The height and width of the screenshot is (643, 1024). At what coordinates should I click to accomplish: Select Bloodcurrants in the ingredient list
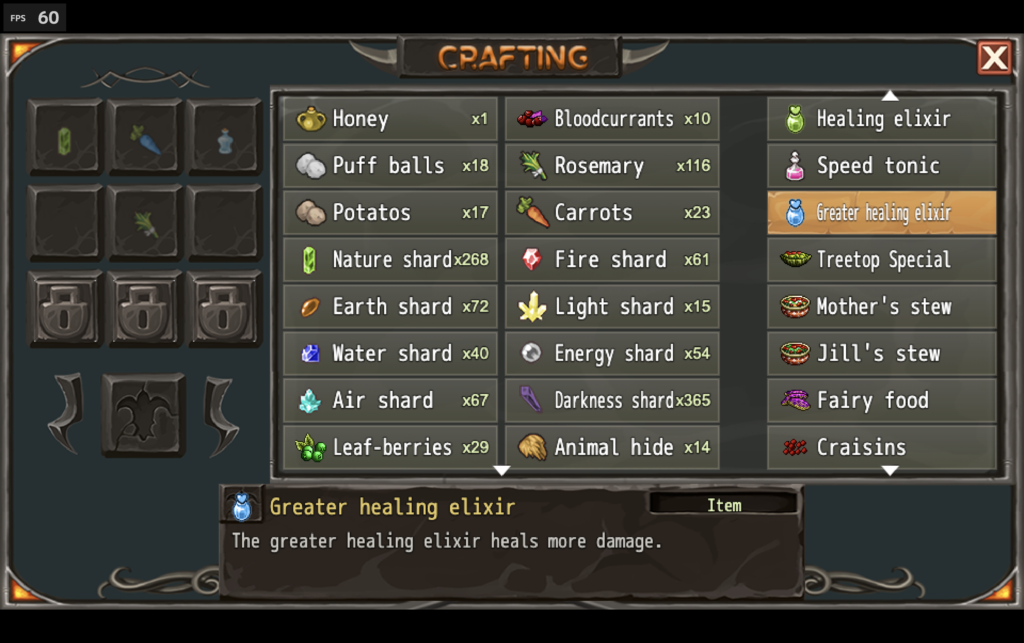click(612, 119)
